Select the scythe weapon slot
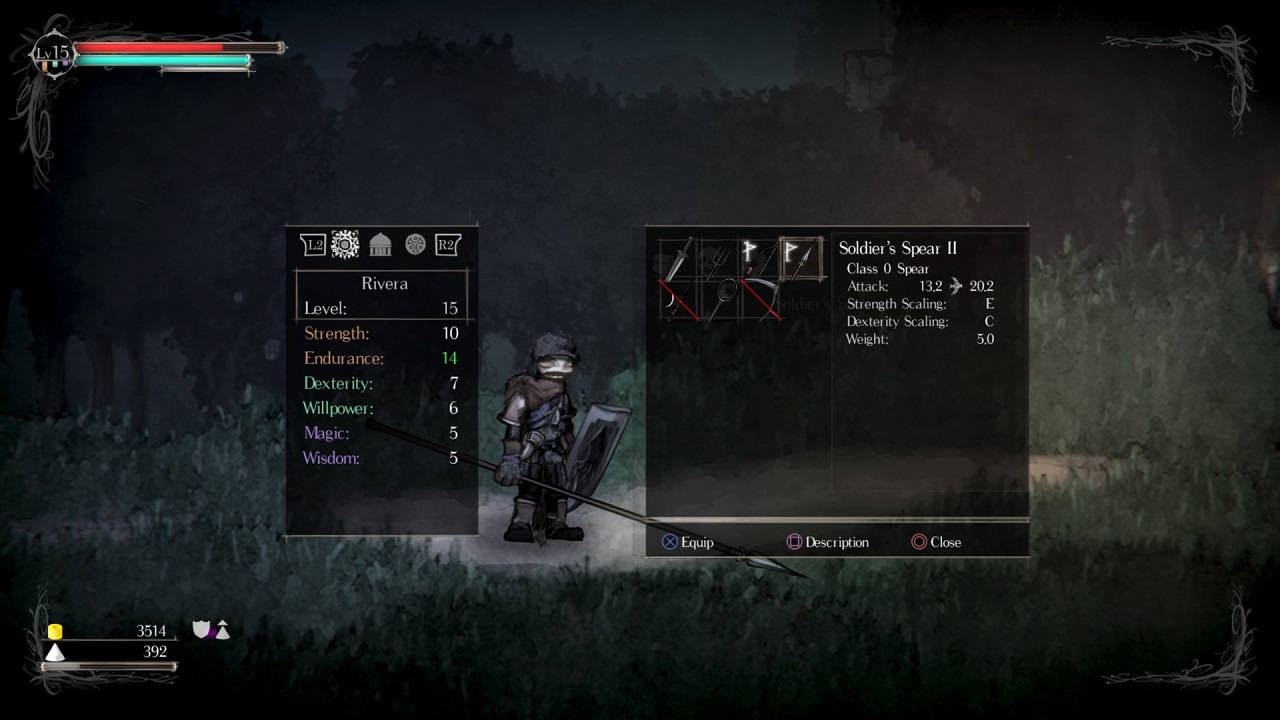Image resolution: width=1280 pixels, height=720 pixels. tap(761, 299)
